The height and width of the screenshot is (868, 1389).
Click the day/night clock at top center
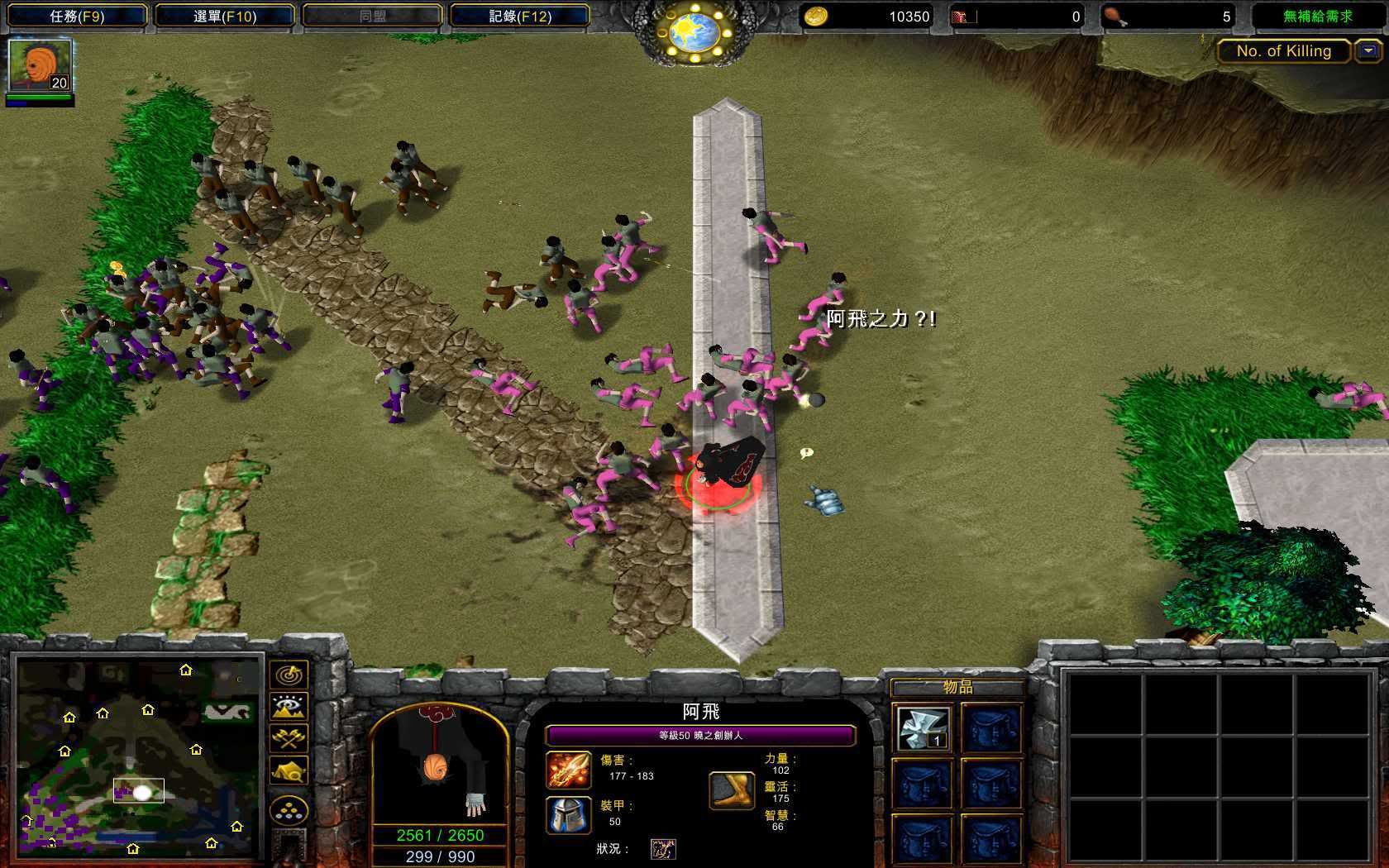(x=694, y=31)
